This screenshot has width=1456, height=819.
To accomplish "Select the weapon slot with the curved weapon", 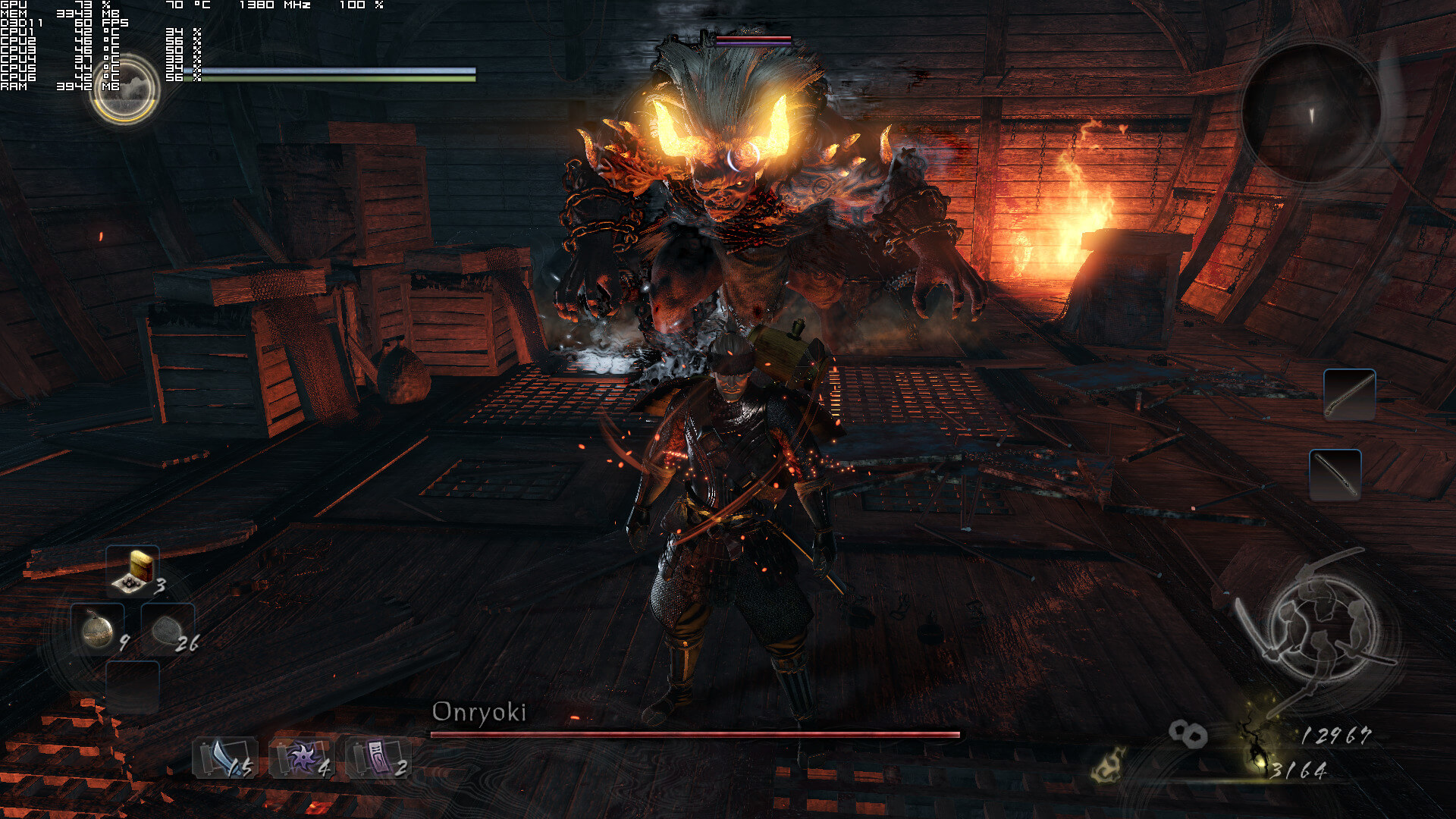I will pyautogui.click(x=1349, y=394).
